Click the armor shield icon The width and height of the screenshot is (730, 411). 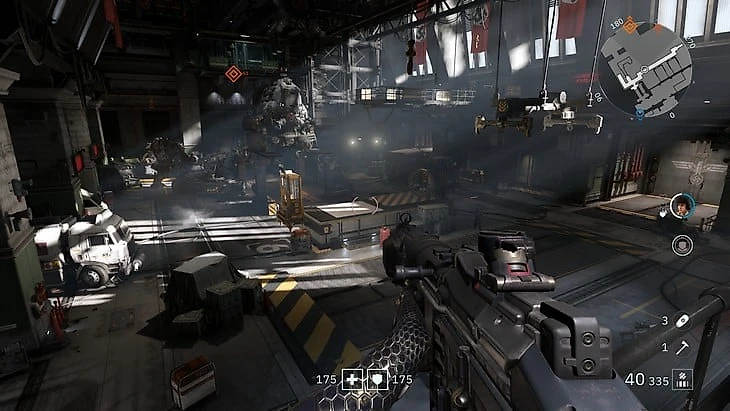[378, 380]
